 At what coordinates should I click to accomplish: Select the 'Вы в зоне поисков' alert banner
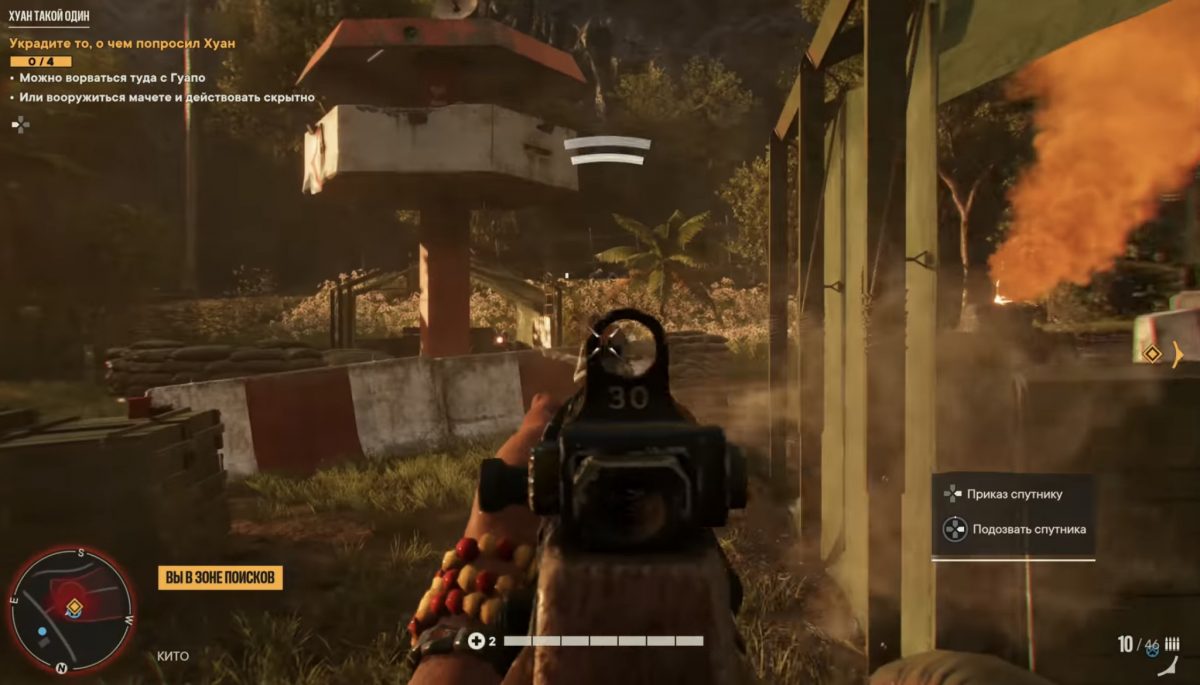(220, 577)
